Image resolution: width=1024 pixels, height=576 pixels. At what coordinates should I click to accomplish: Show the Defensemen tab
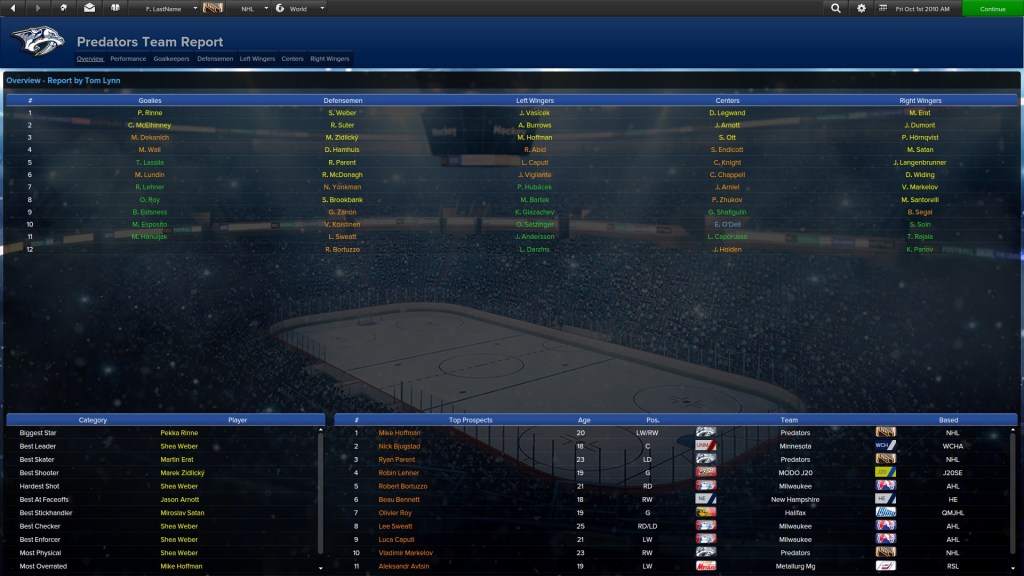pos(215,59)
